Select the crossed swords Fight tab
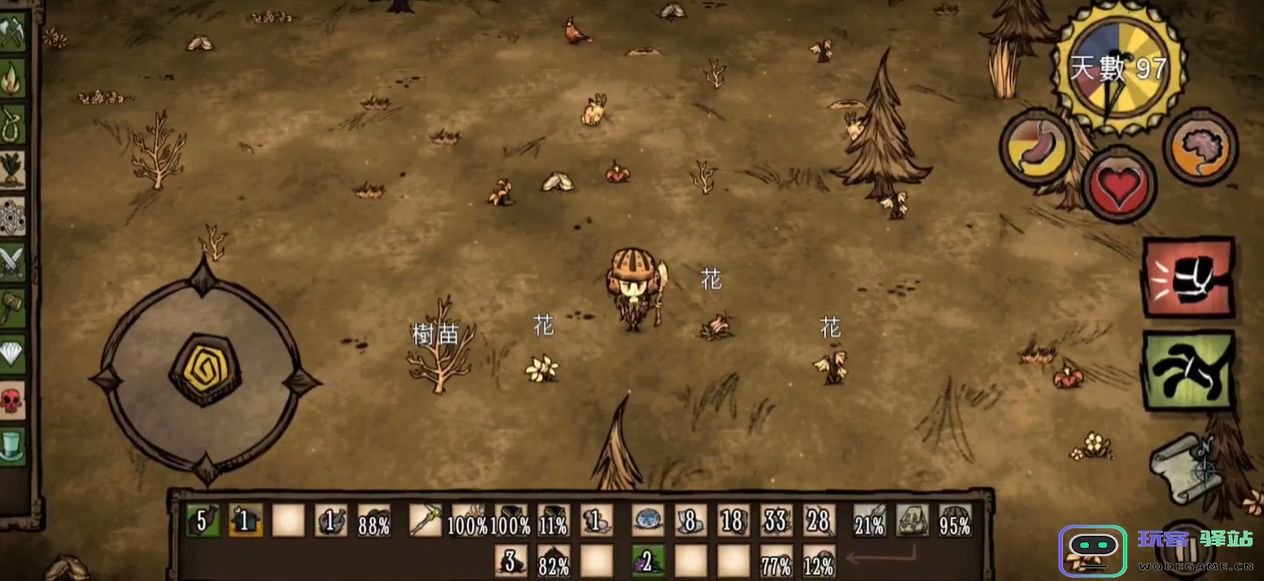 click(x=13, y=262)
